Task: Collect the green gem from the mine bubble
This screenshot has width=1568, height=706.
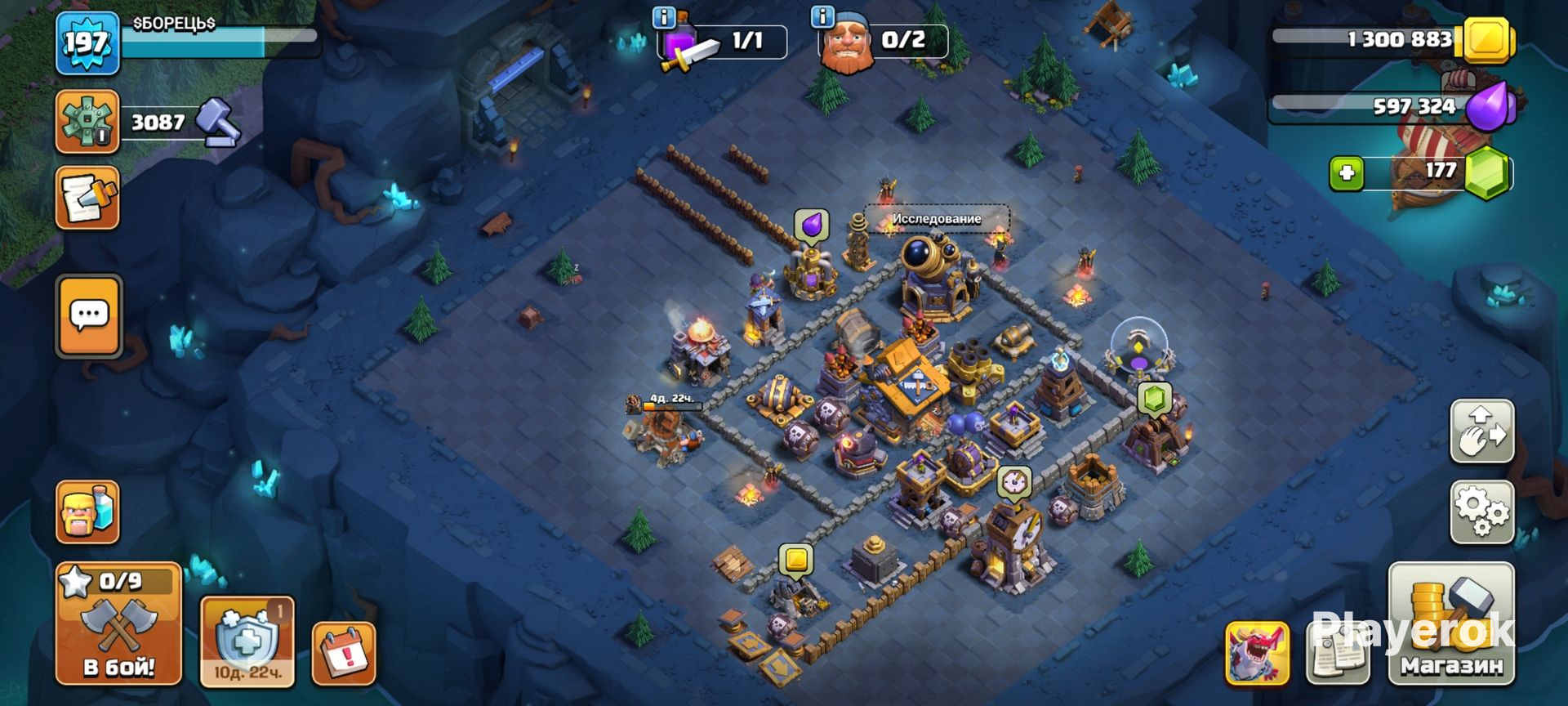Action: (x=1154, y=400)
